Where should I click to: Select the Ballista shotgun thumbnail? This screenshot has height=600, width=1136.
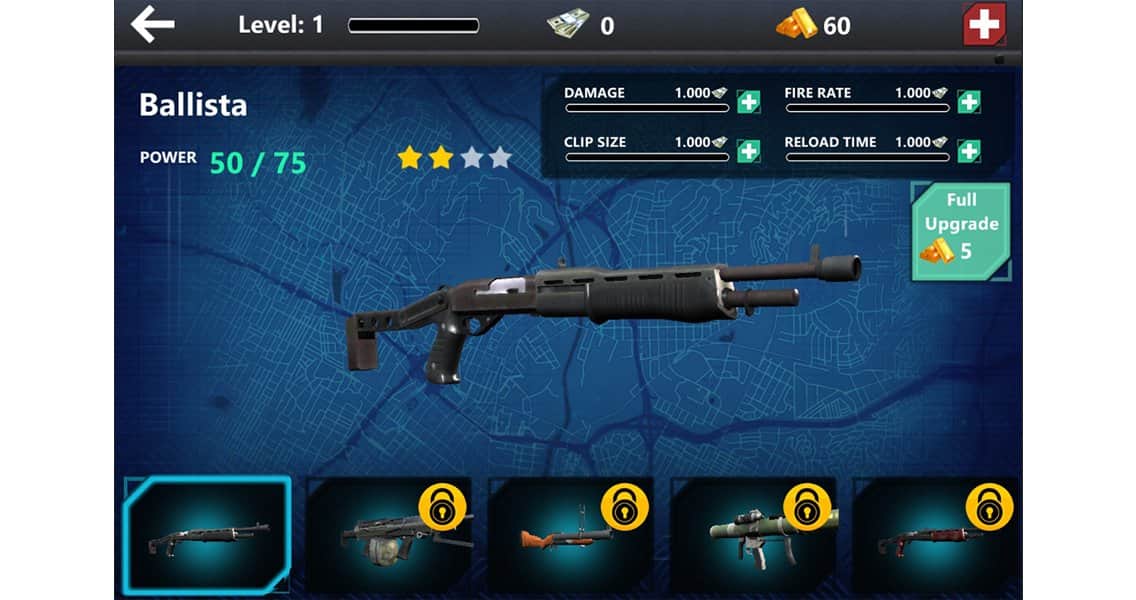pyautogui.click(x=207, y=535)
